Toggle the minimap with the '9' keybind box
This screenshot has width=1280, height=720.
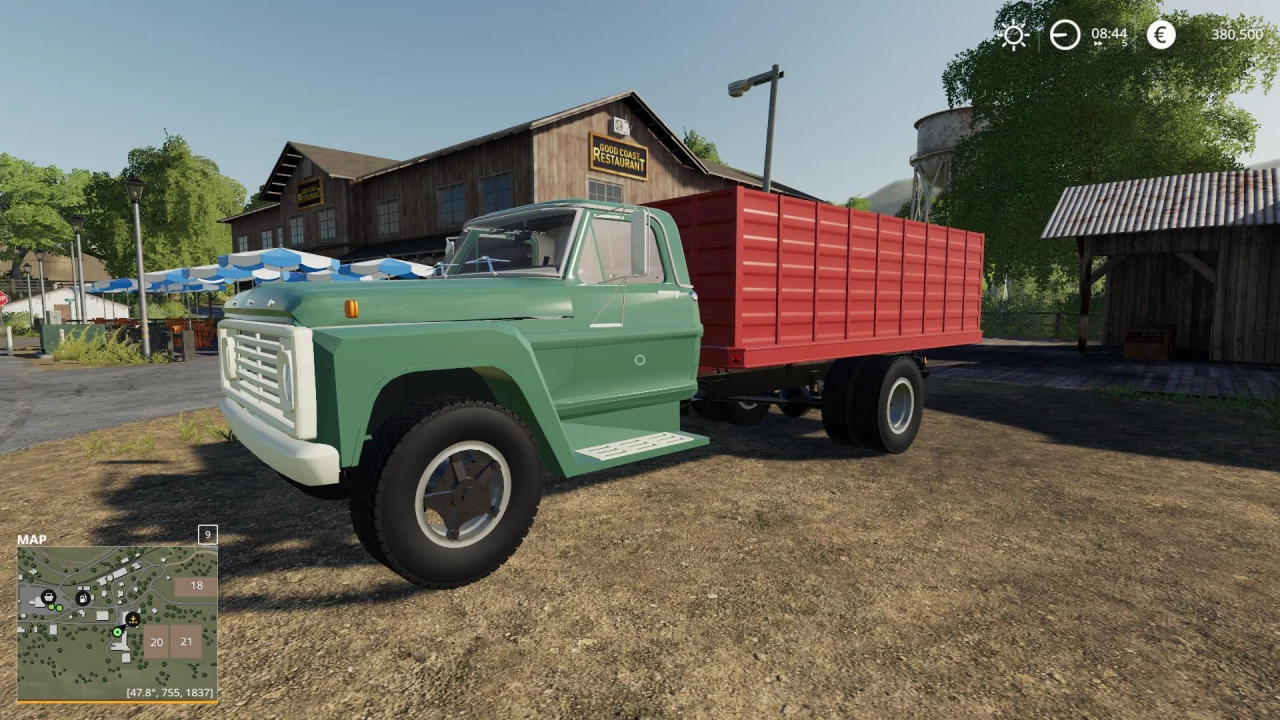click(x=207, y=535)
